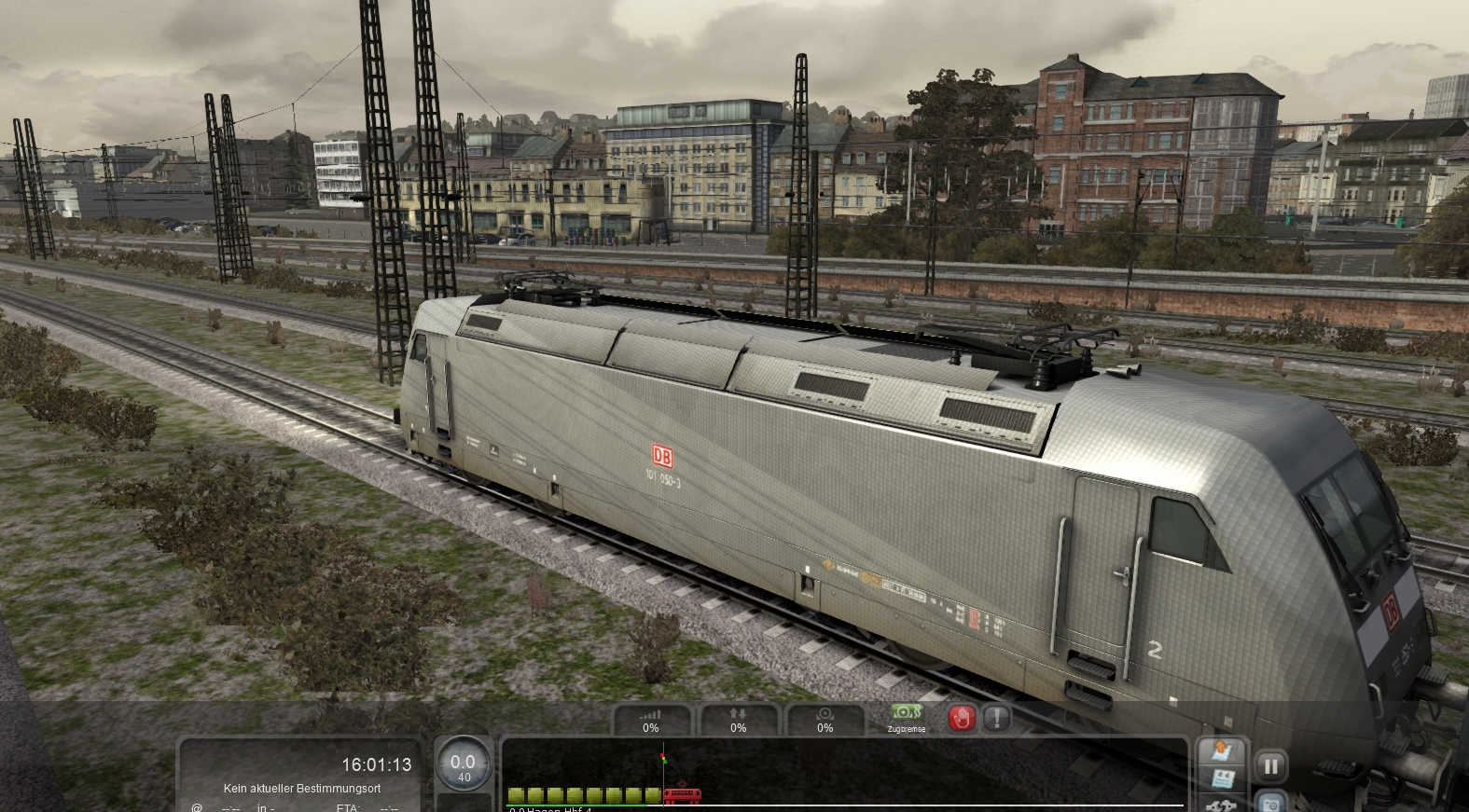
Task: Click the blue camera button
Action: coord(1270,802)
